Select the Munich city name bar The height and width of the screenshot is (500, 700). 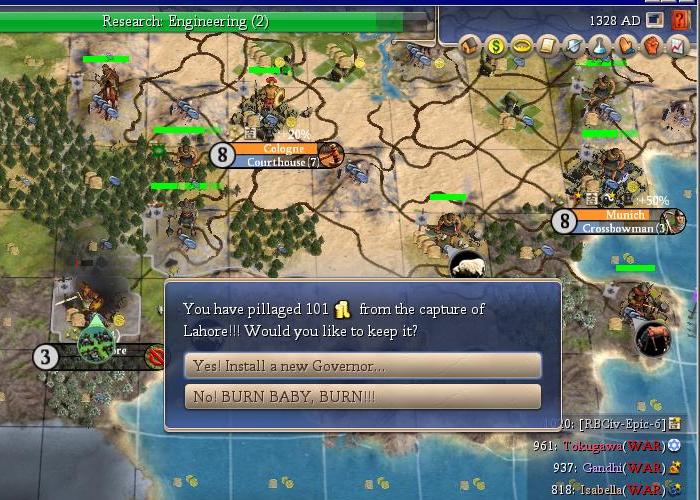[620, 215]
